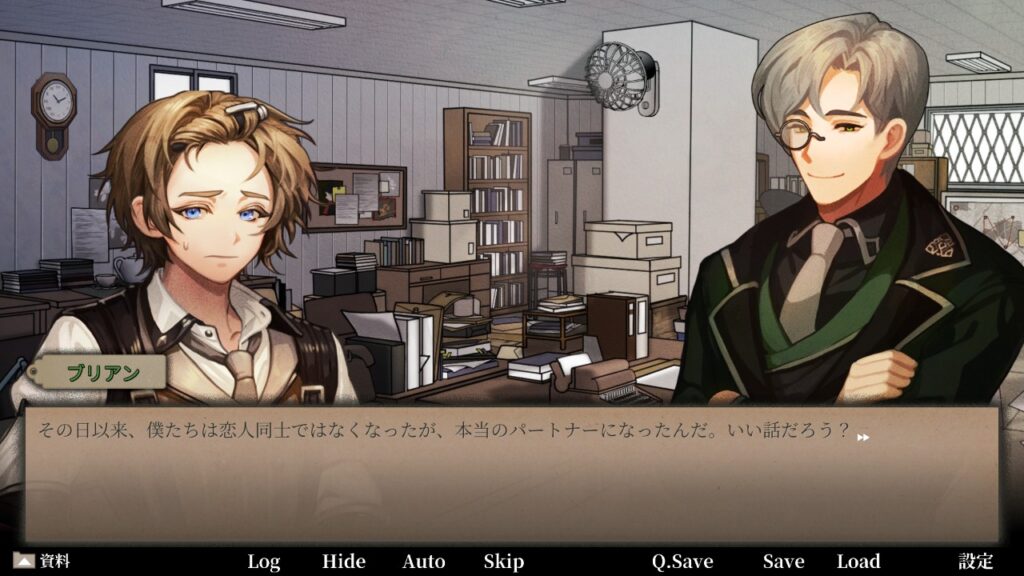Skip through the dialogue
Viewport: 1024px width, 576px height.
504,561
